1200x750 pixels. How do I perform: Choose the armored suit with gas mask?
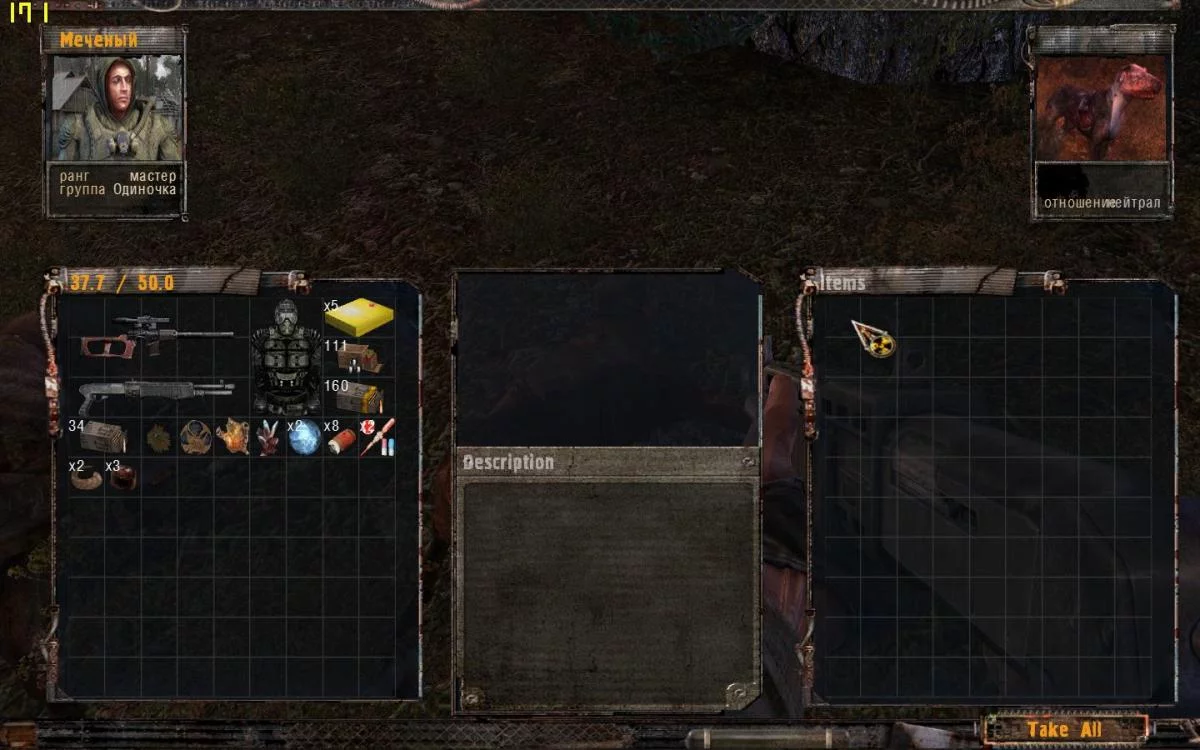tap(286, 357)
